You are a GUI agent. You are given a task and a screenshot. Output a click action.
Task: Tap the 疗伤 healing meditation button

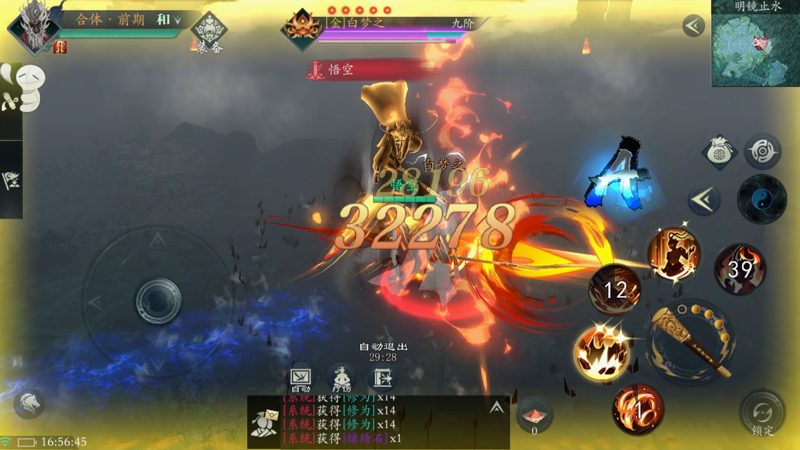342,377
